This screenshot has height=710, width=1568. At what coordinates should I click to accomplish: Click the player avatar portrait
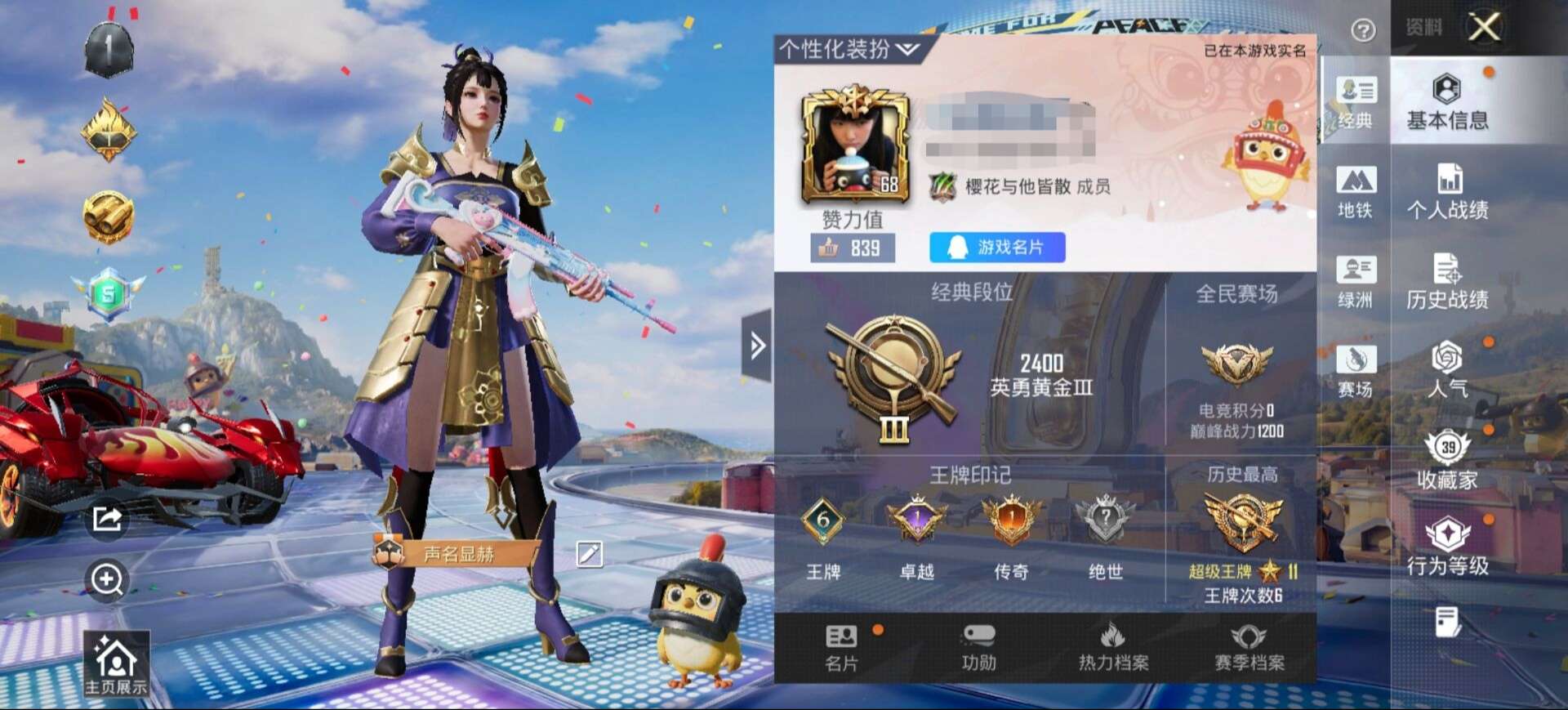[x=857, y=145]
